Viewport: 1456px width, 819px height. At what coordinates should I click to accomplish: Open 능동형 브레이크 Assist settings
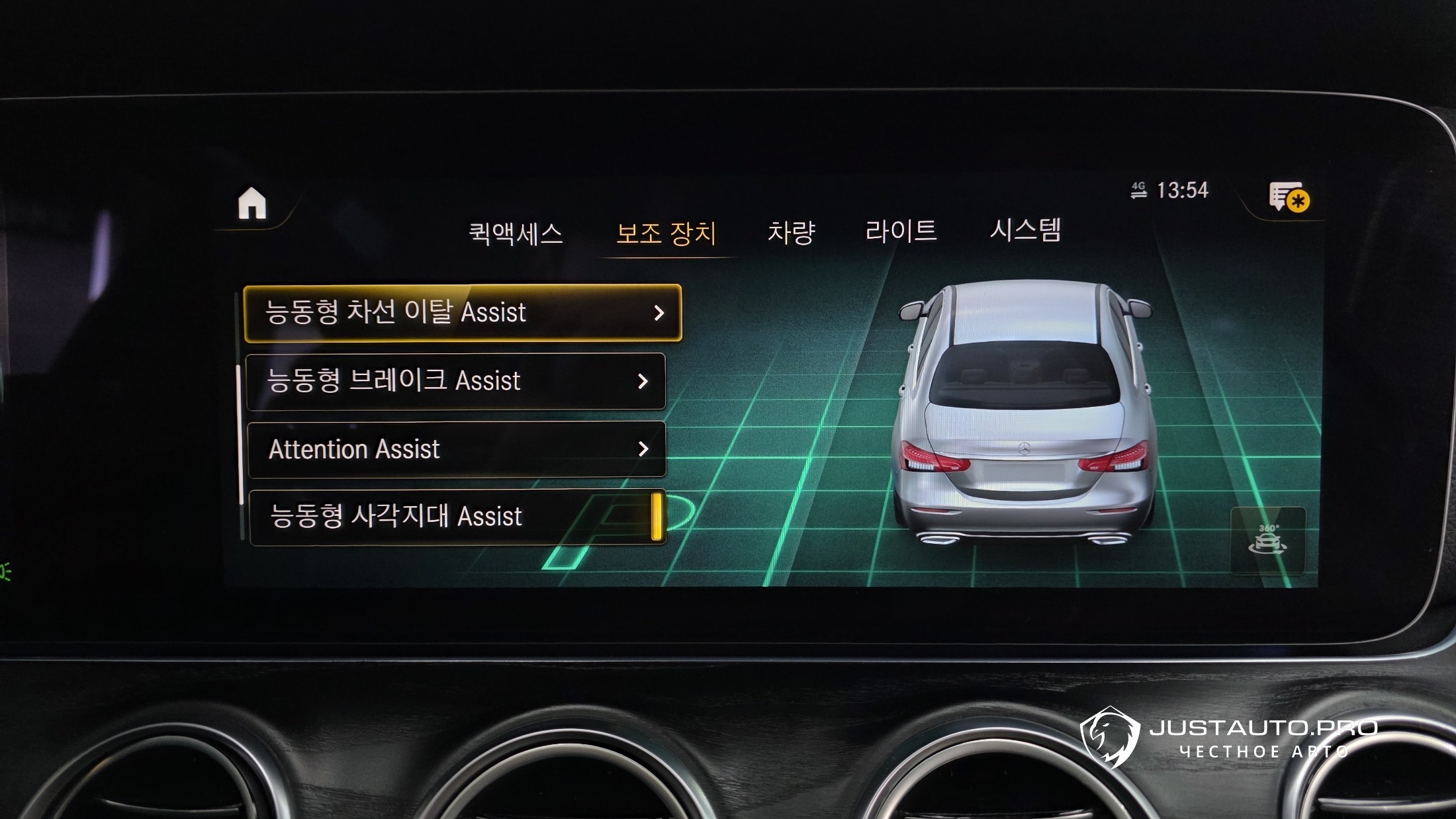(456, 381)
